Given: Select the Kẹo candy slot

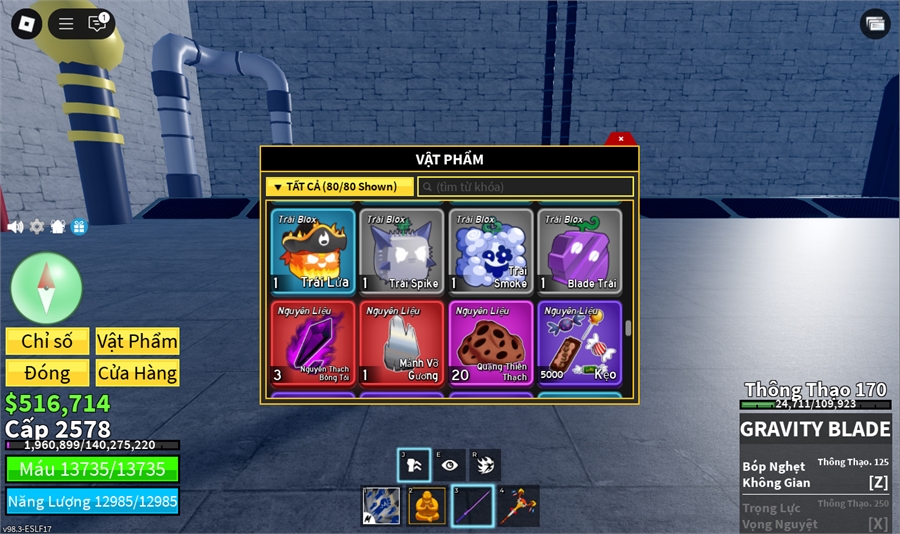Looking at the screenshot, I should click(x=580, y=344).
